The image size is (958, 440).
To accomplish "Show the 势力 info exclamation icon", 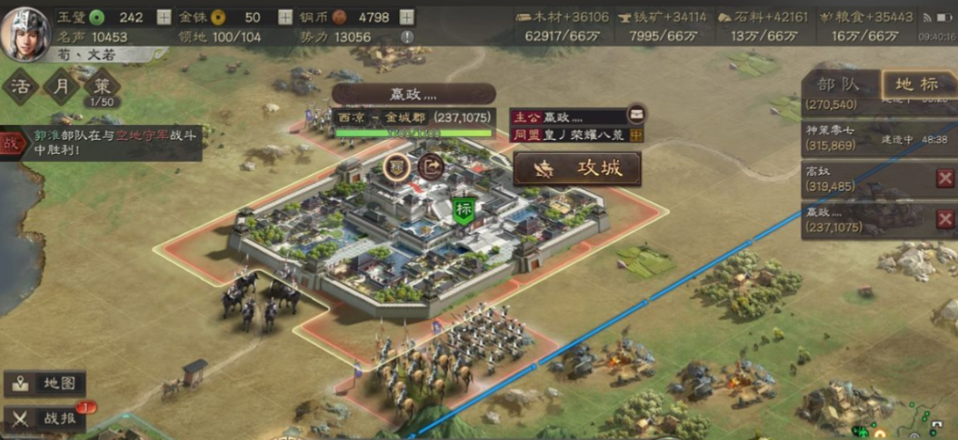I will [x=406, y=37].
